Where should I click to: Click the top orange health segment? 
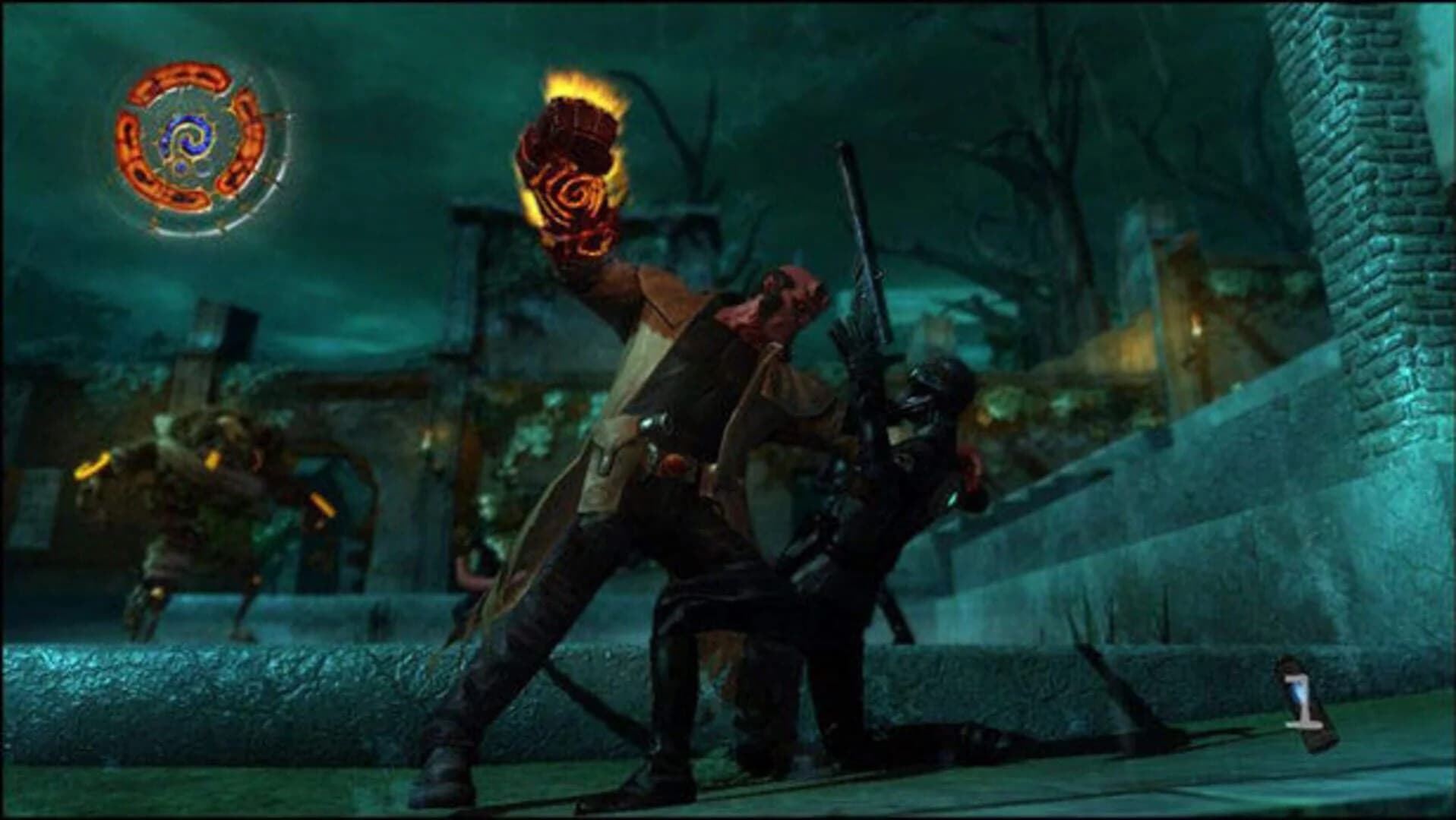178,77
